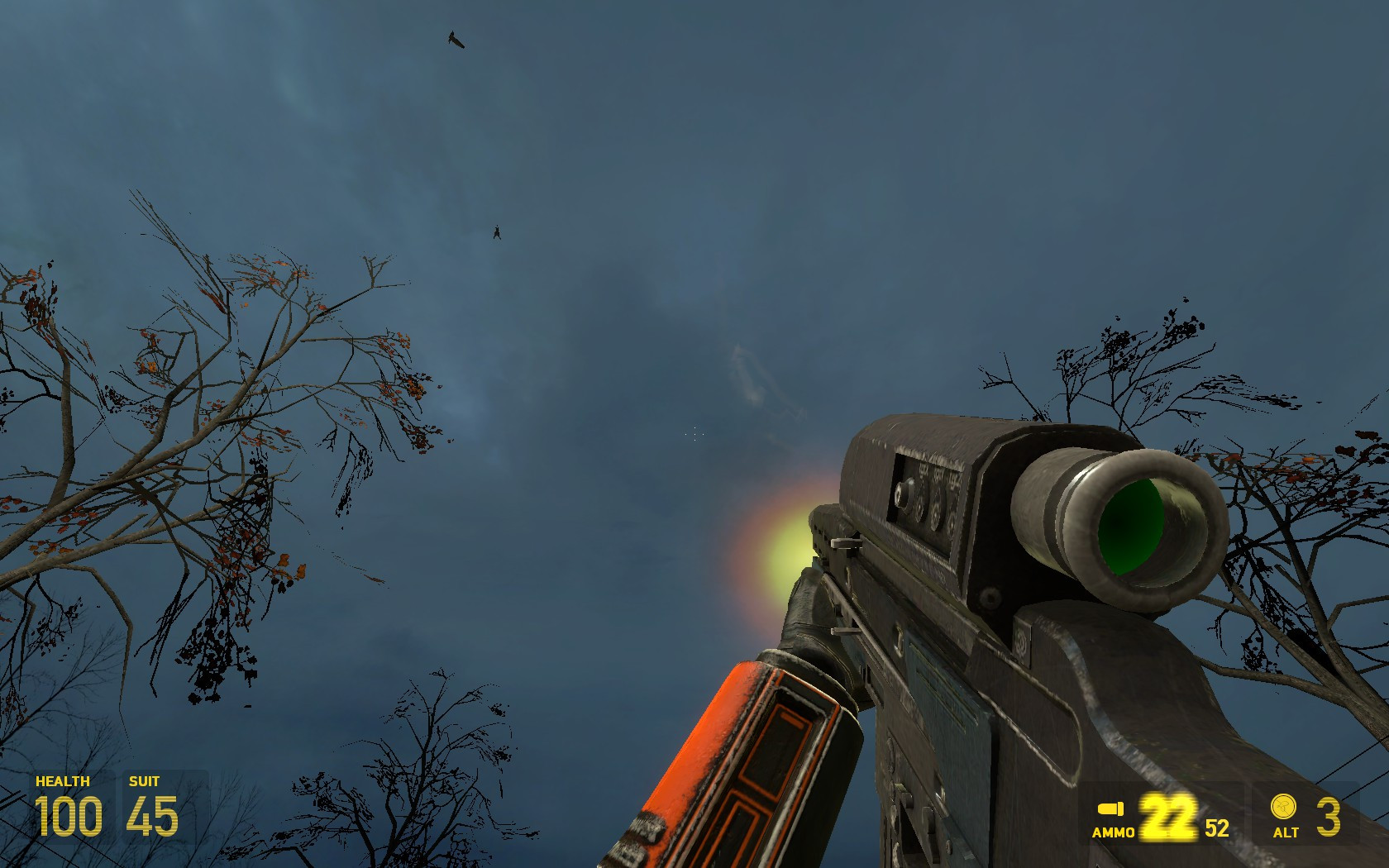Click the crosshair at screen center

point(694,434)
